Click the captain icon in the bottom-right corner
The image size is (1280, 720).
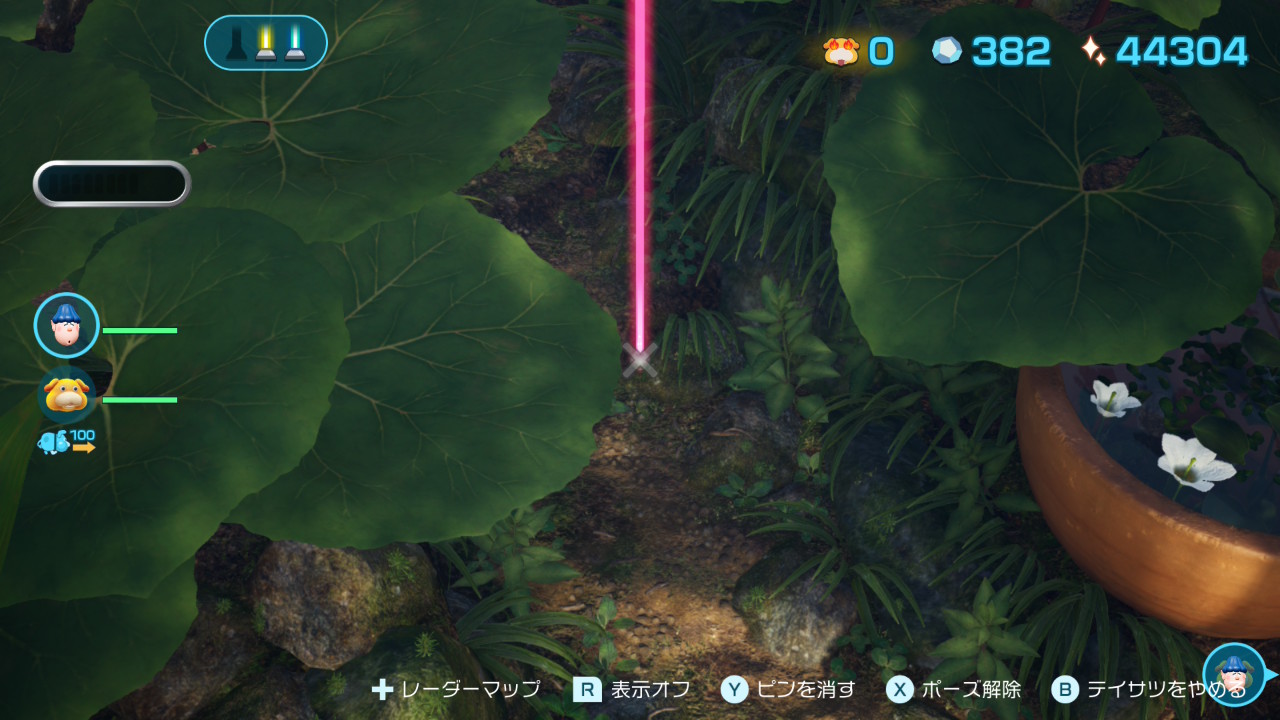pos(1234,674)
